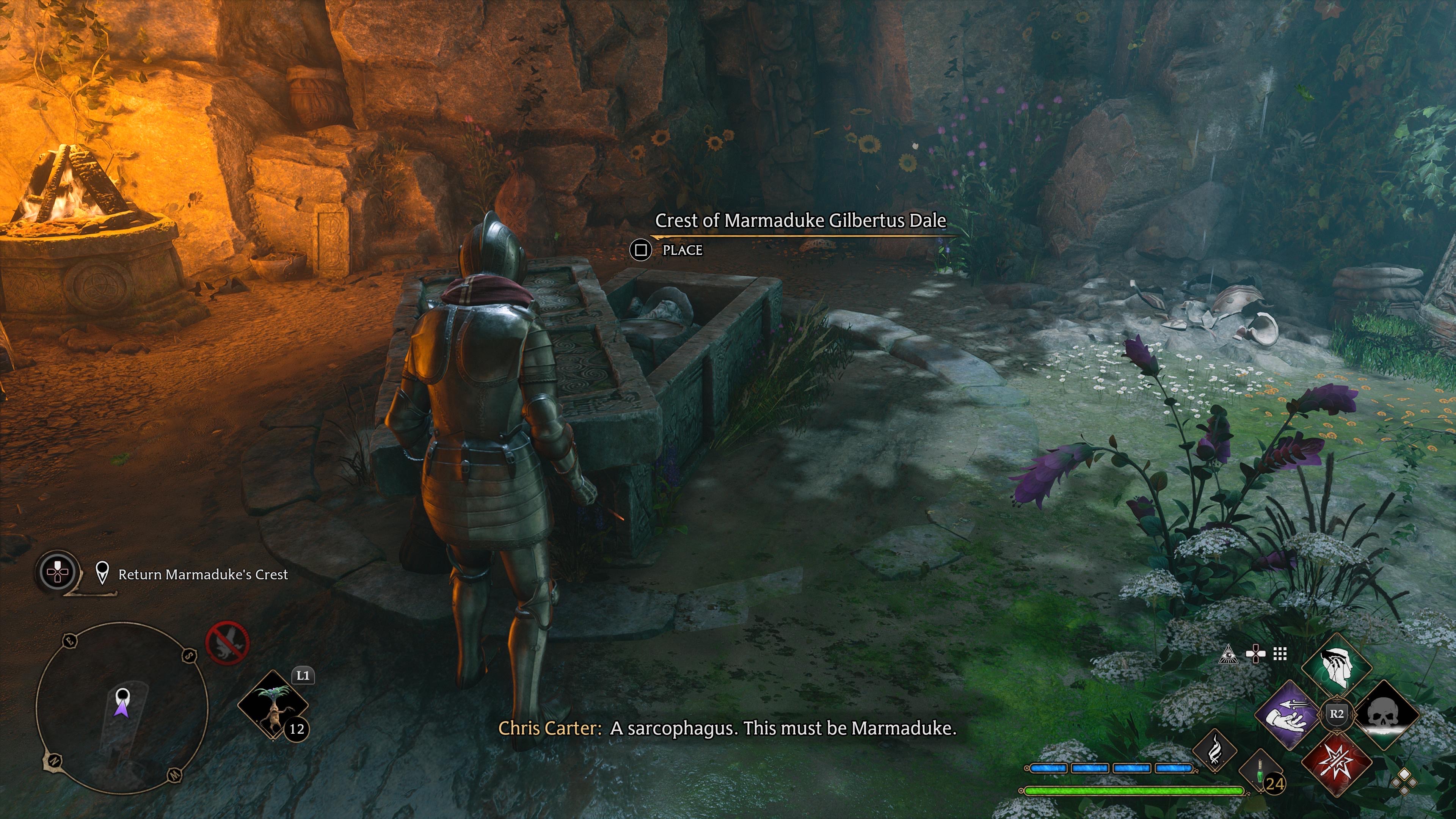Click the eye-in-triangle Revelio icon

1227,654
